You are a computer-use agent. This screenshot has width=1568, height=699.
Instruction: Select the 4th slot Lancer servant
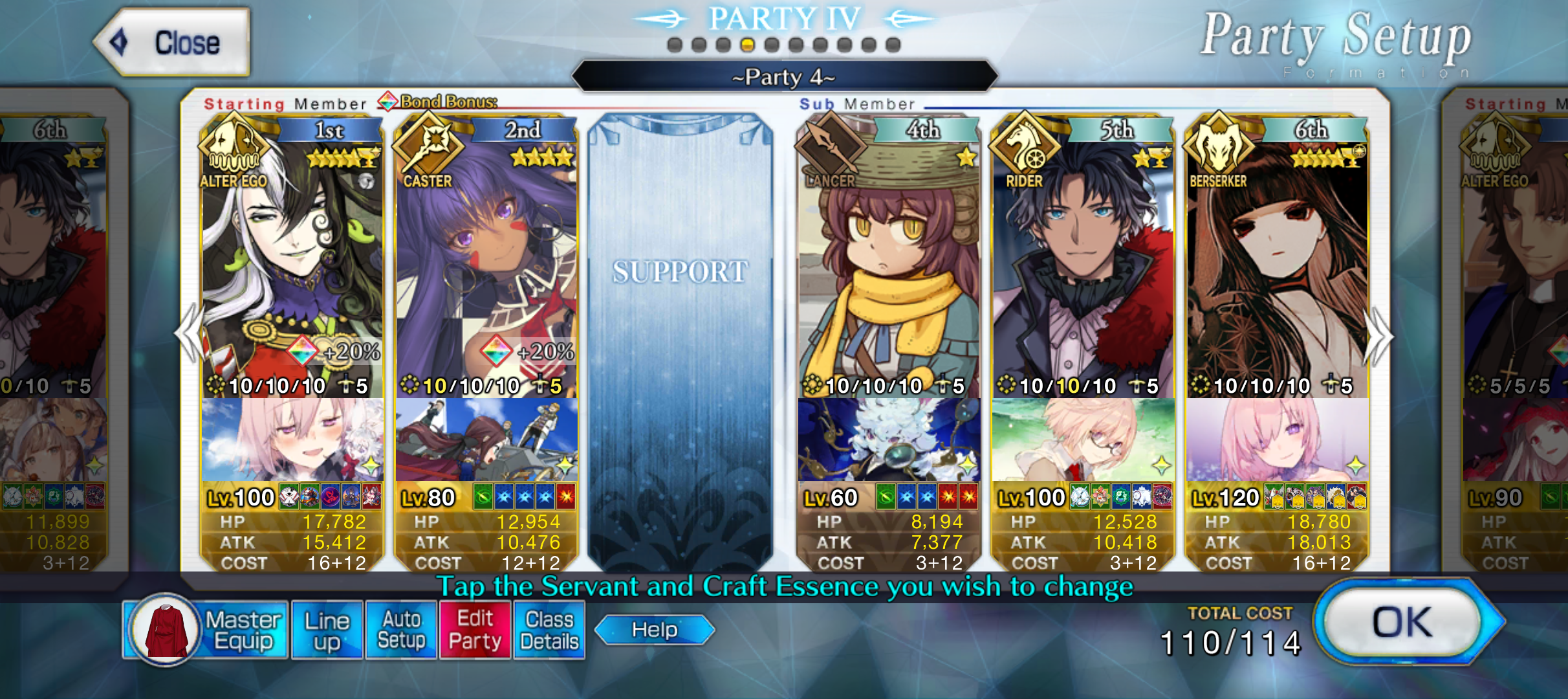pyautogui.click(x=889, y=259)
